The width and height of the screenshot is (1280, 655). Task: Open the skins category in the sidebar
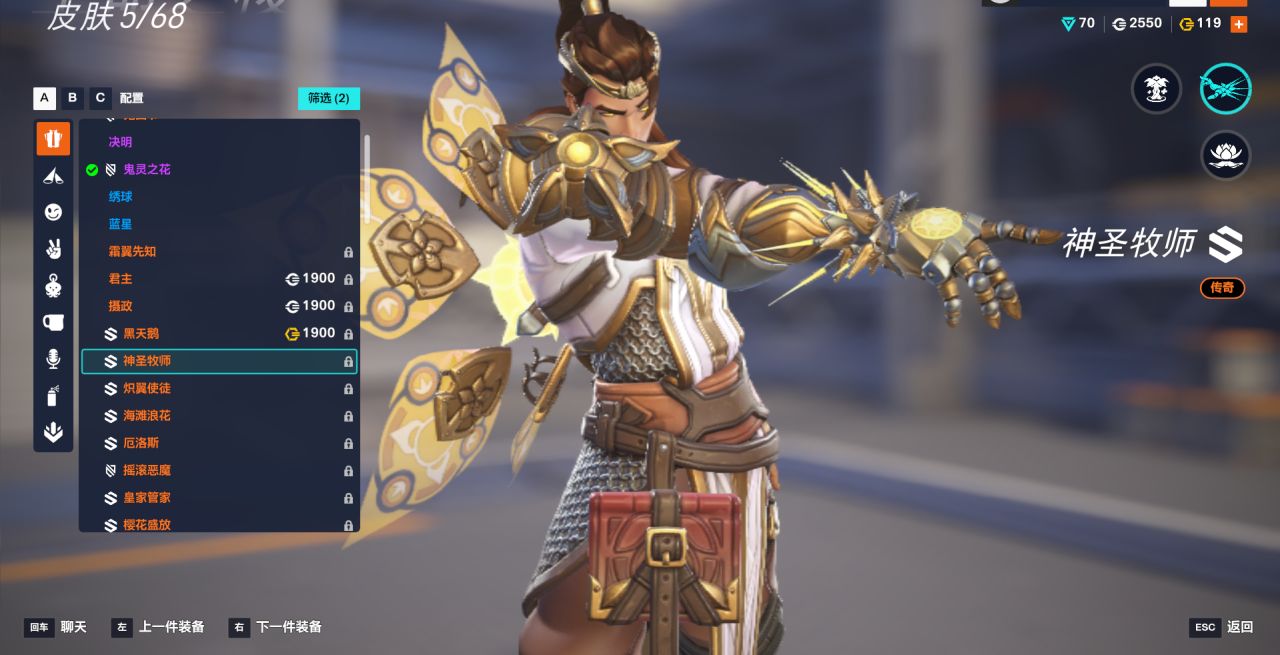click(53, 137)
